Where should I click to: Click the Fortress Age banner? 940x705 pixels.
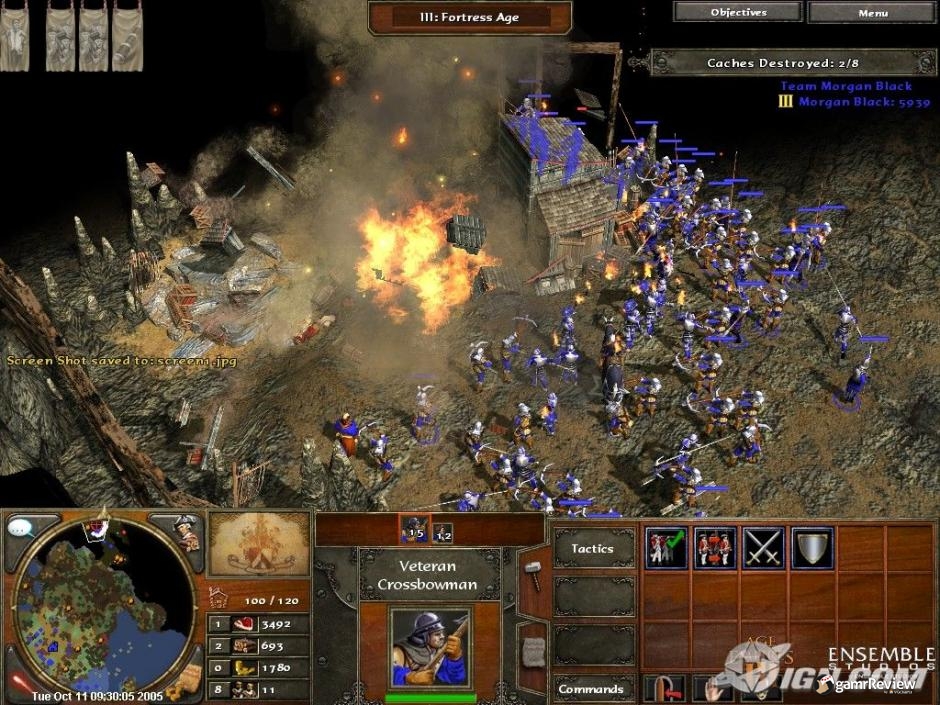469,17
